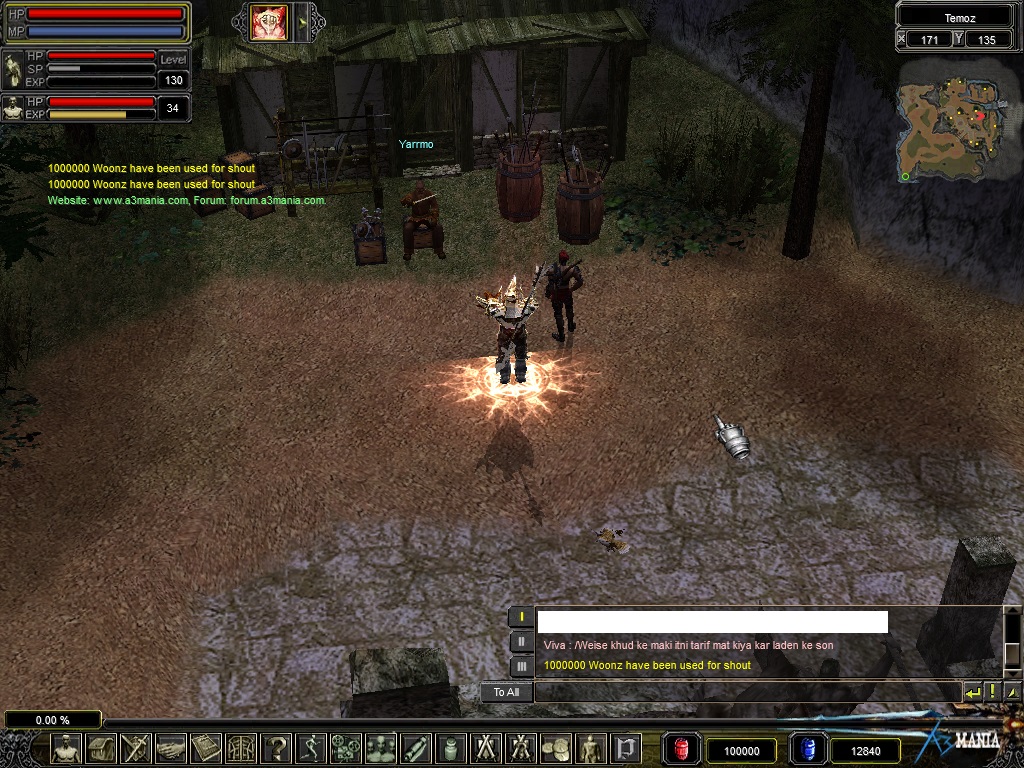
Task: Click the yellow exclamation mark chat button
Action: 993,692
